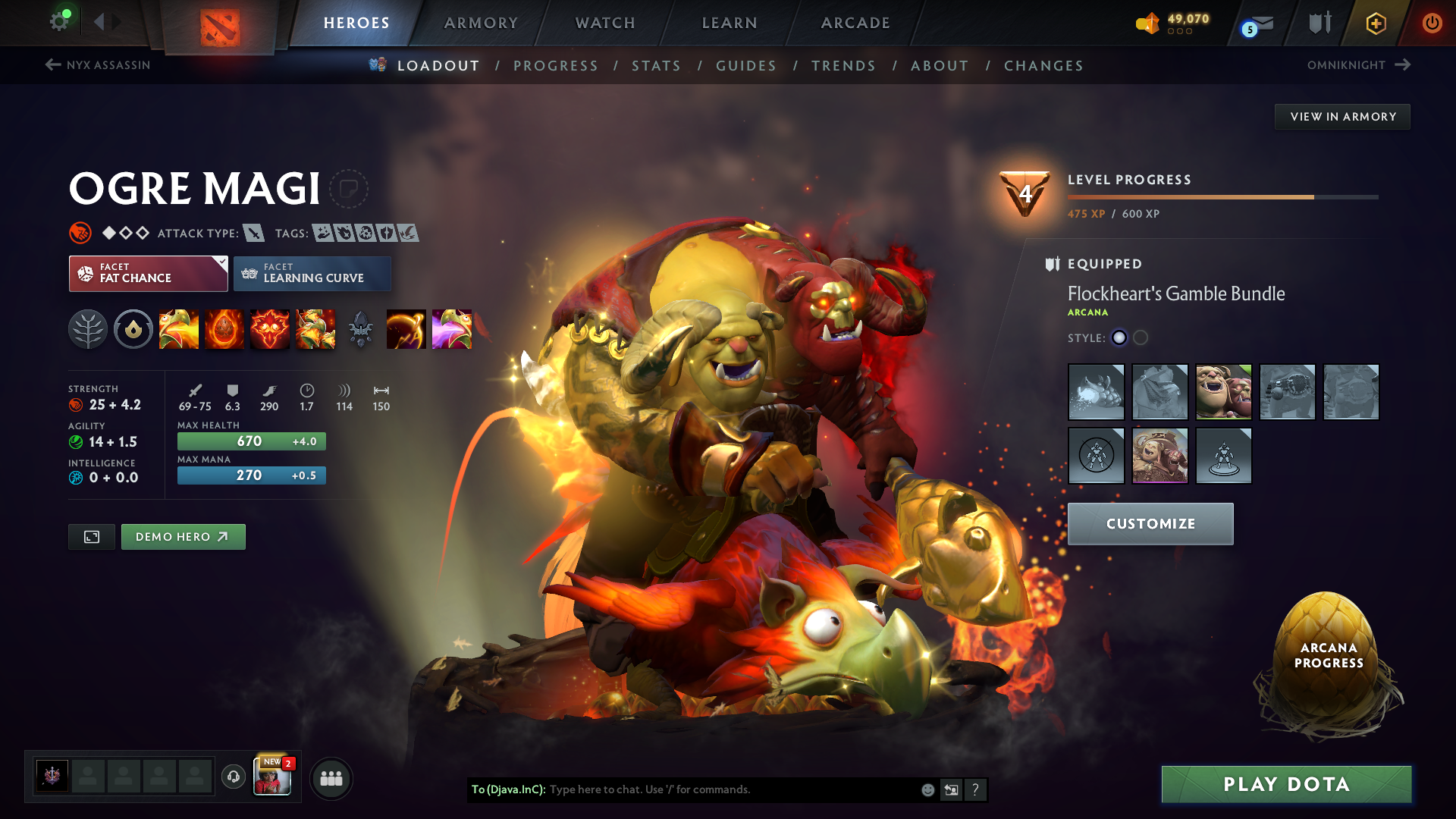
Task: Go to previous hero Nyx Assassin
Action: (x=99, y=65)
